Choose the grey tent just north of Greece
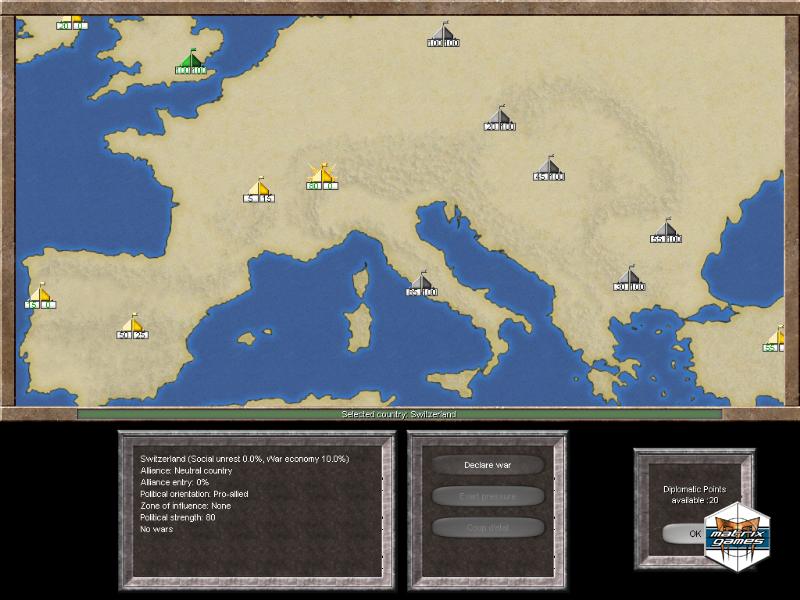The image size is (800, 600). point(629,277)
